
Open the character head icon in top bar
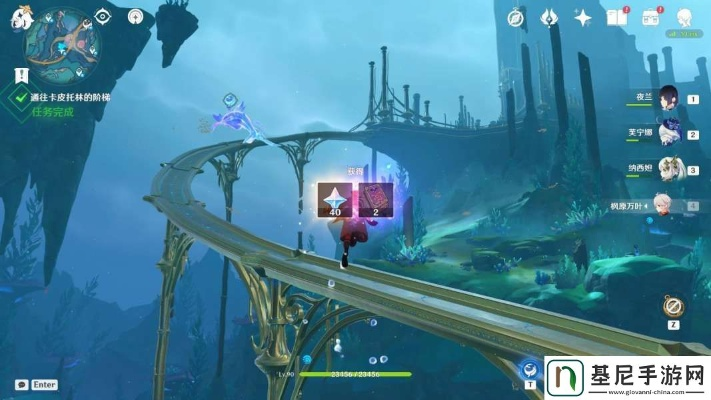coord(685,17)
